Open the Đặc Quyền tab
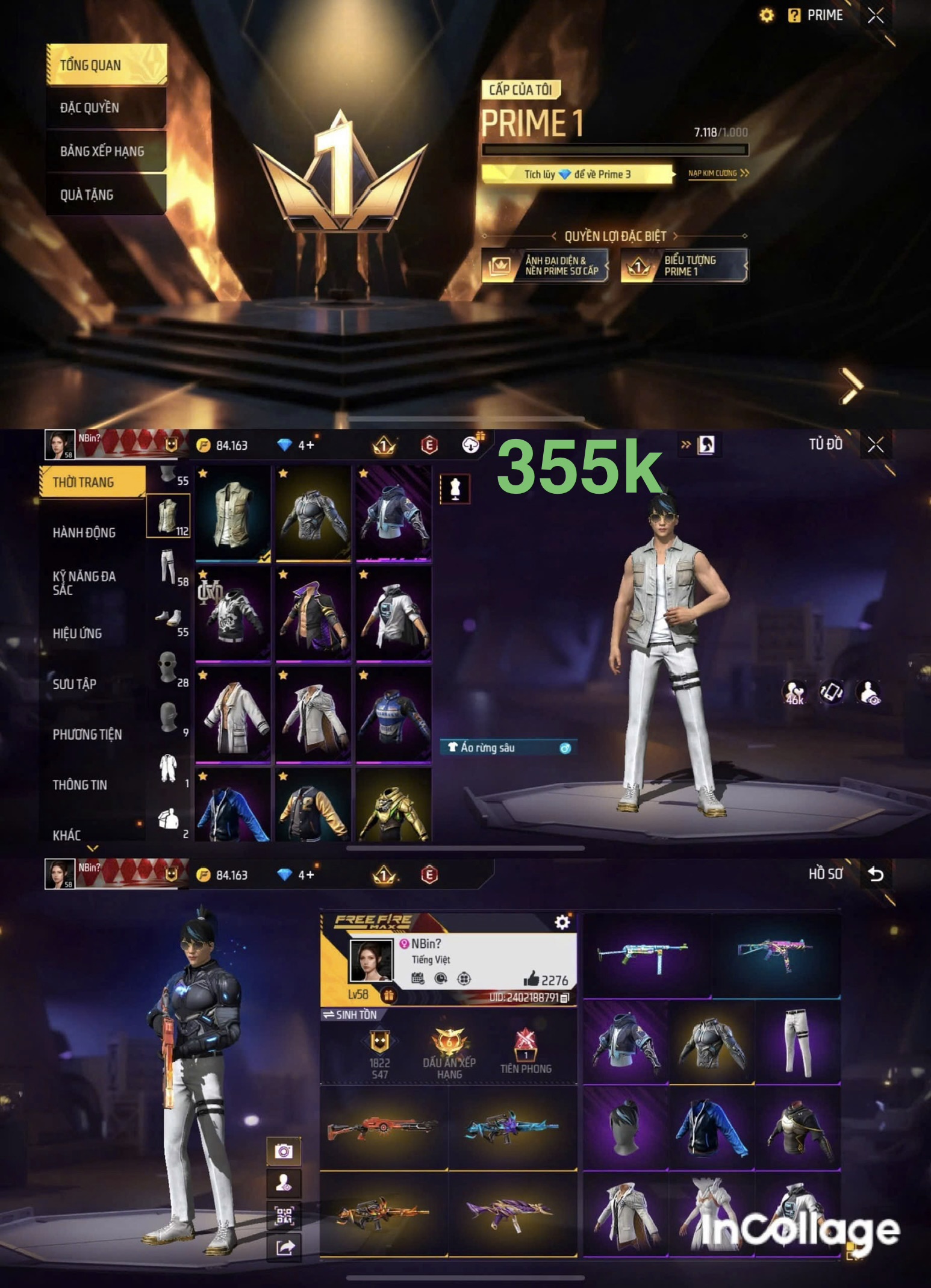 coord(105,108)
